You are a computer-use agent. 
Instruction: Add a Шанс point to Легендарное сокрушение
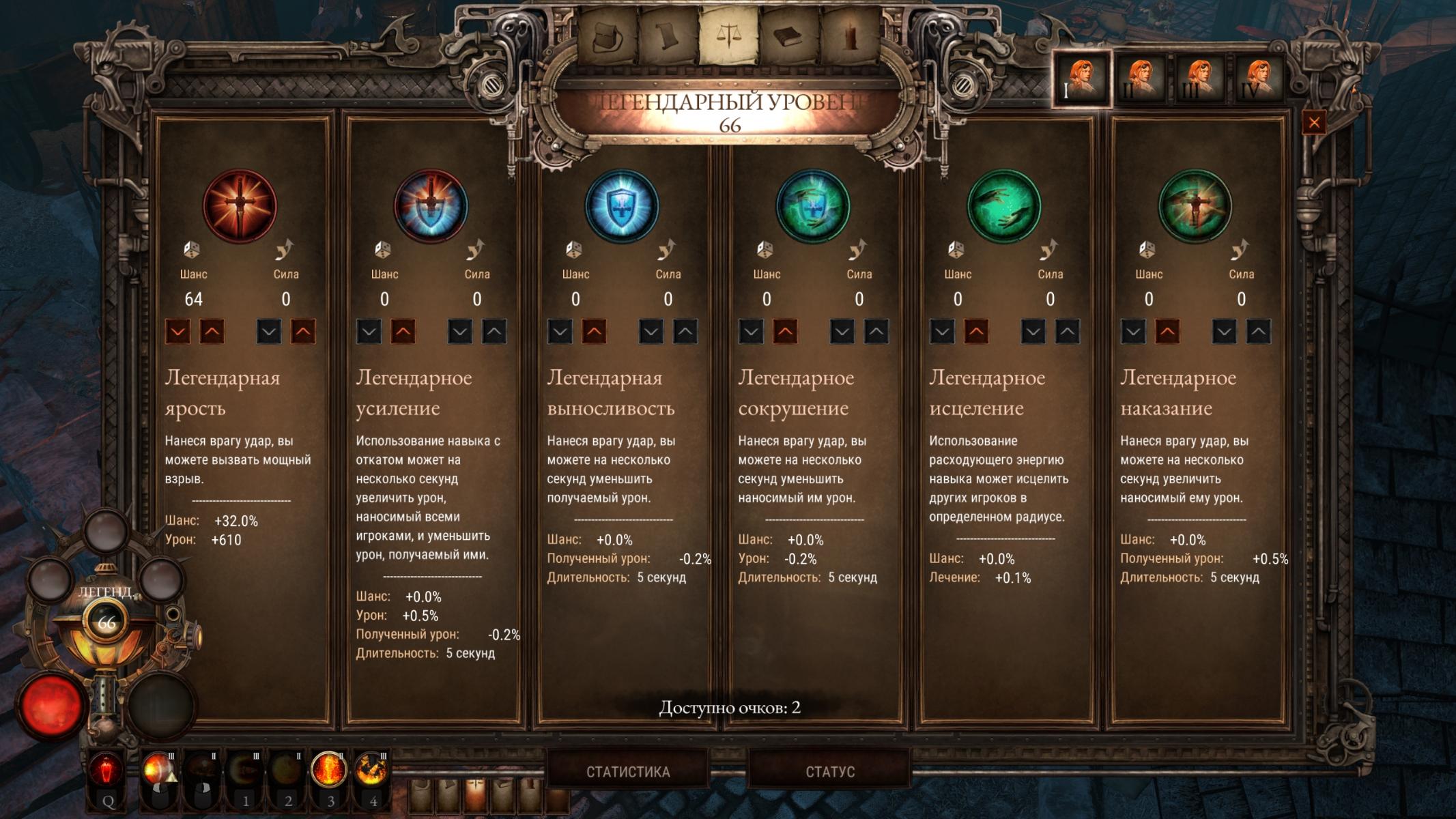pos(785,332)
